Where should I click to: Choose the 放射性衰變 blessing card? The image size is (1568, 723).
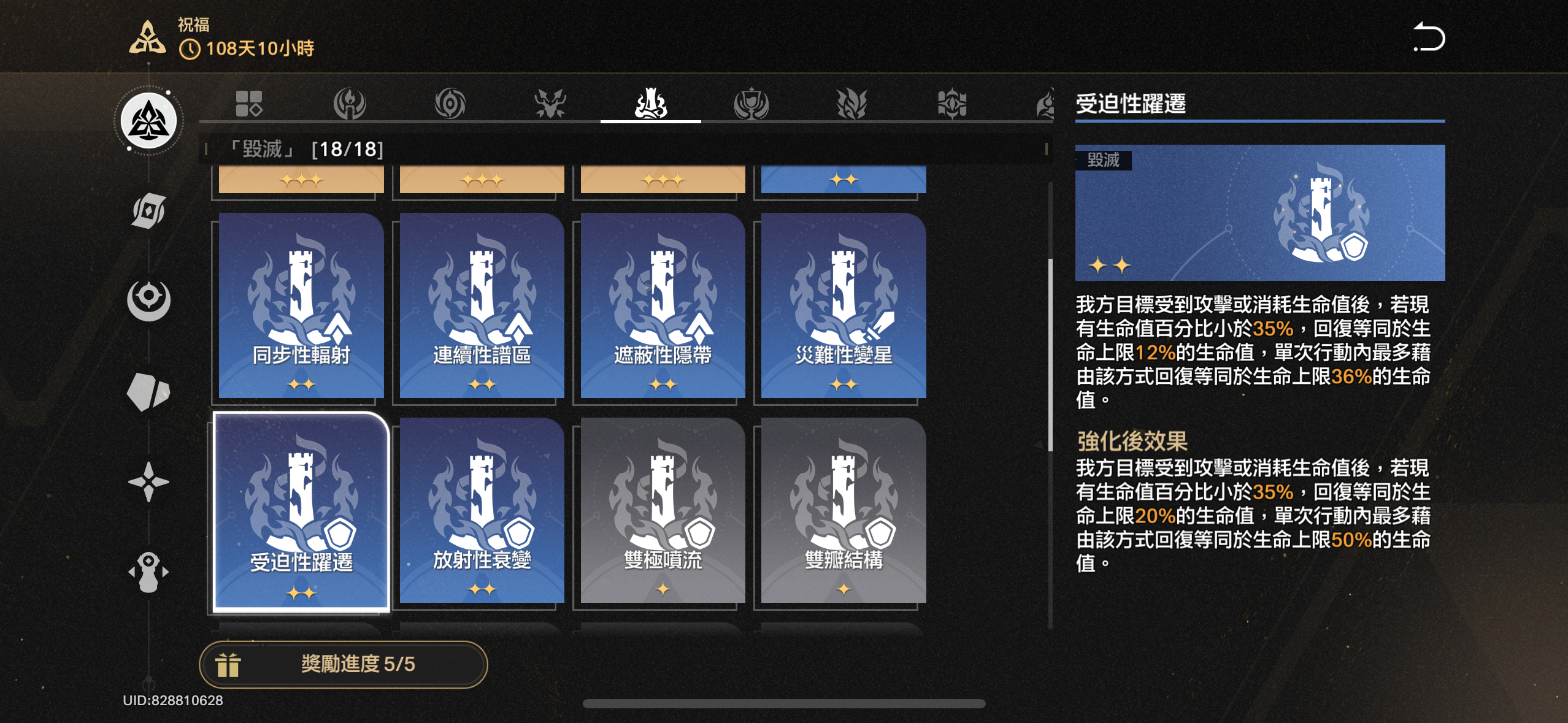tap(482, 510)
